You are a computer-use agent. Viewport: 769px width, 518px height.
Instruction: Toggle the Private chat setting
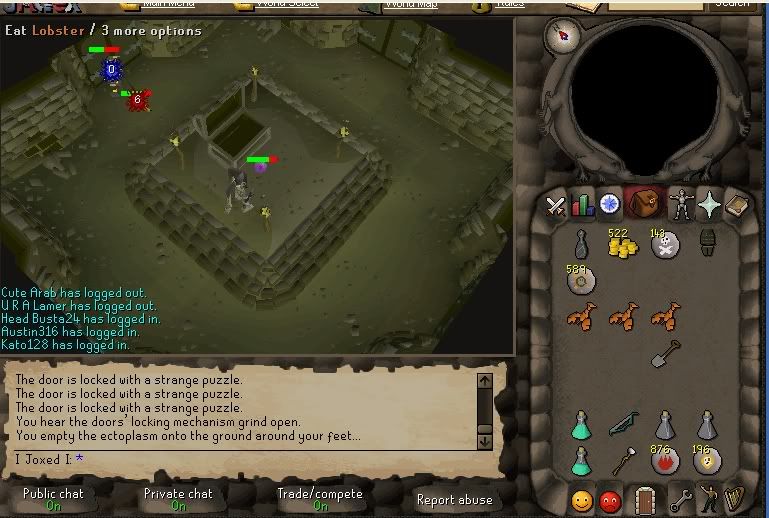click(178, 498)
